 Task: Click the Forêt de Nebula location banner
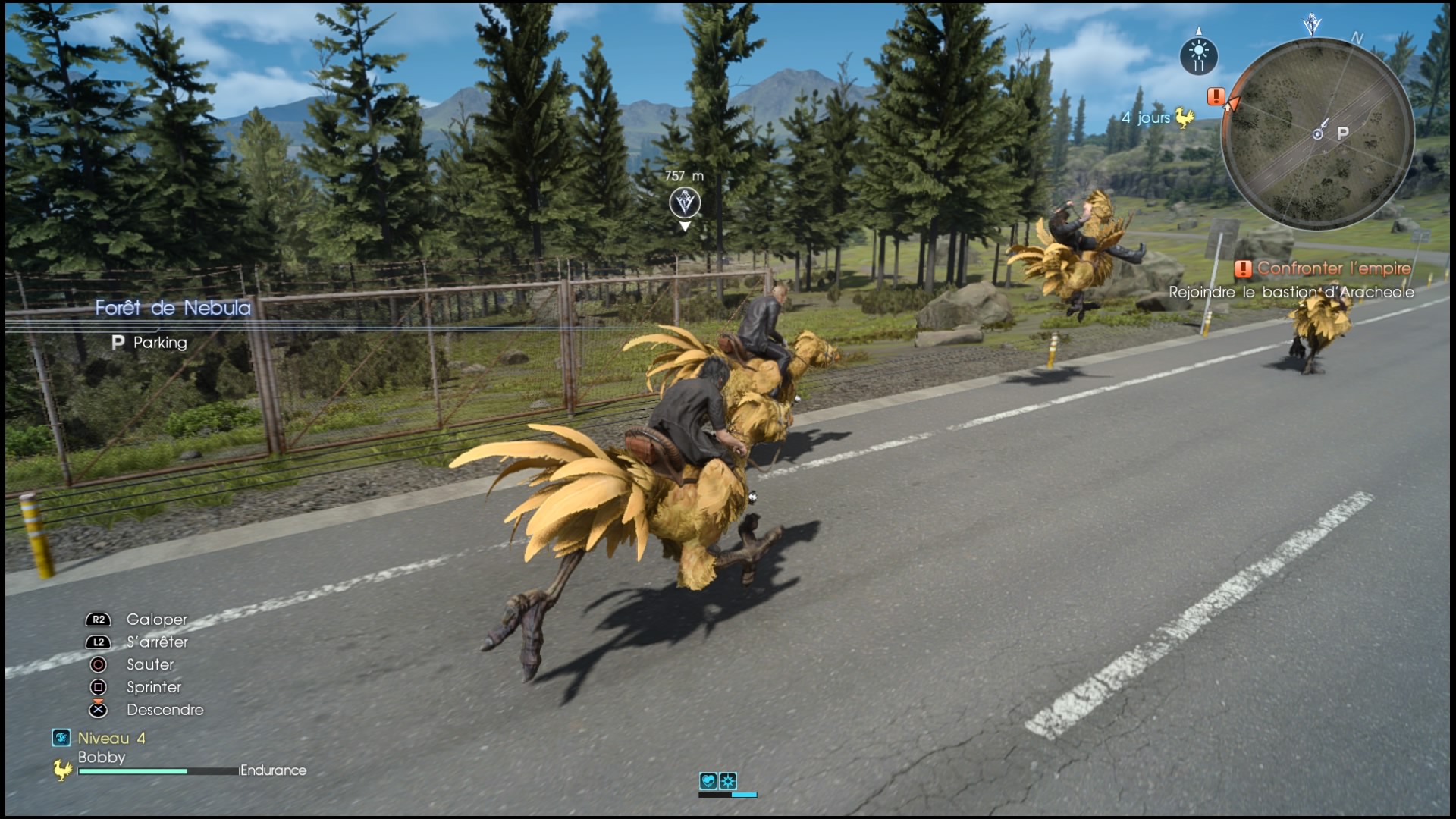click(173, 308)
